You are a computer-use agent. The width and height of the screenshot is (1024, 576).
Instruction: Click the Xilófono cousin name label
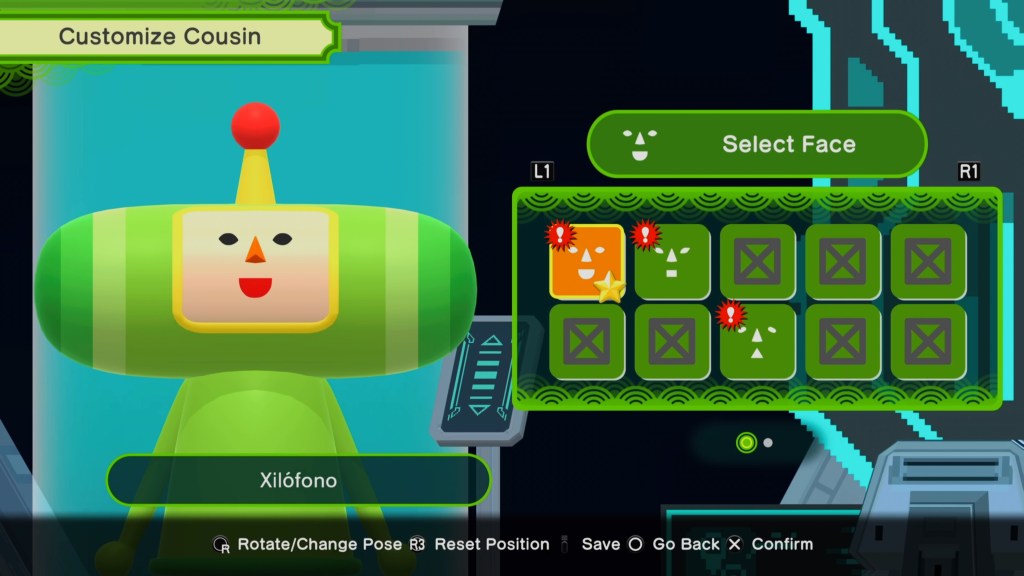[298, 480]
